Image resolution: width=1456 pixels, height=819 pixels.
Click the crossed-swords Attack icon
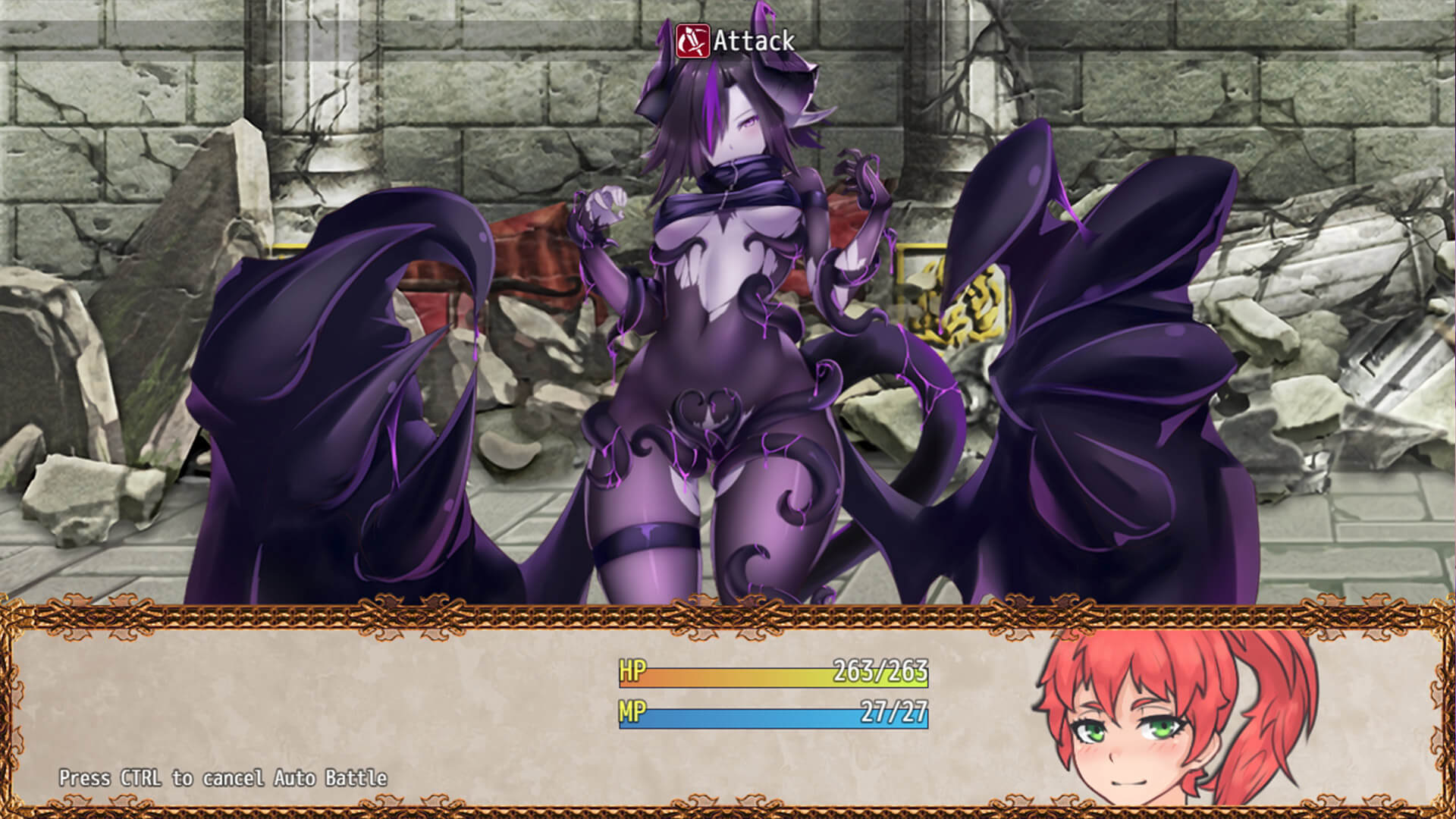click(693, 38)
